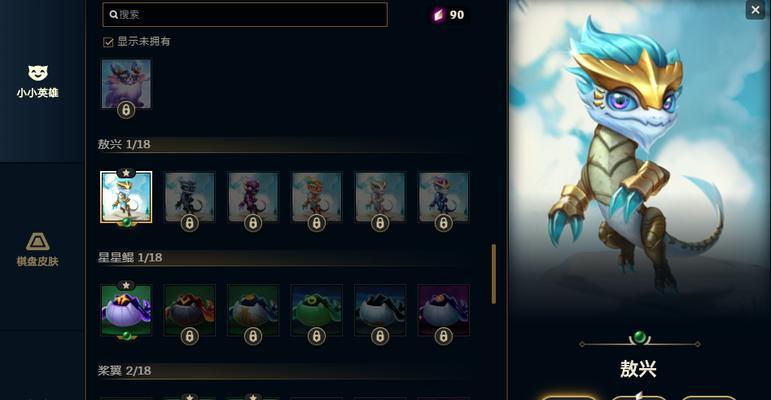771x400 pixels.
Task: Pick the locked orange-and-green 敖兴 variant
Action: (317, 197)
